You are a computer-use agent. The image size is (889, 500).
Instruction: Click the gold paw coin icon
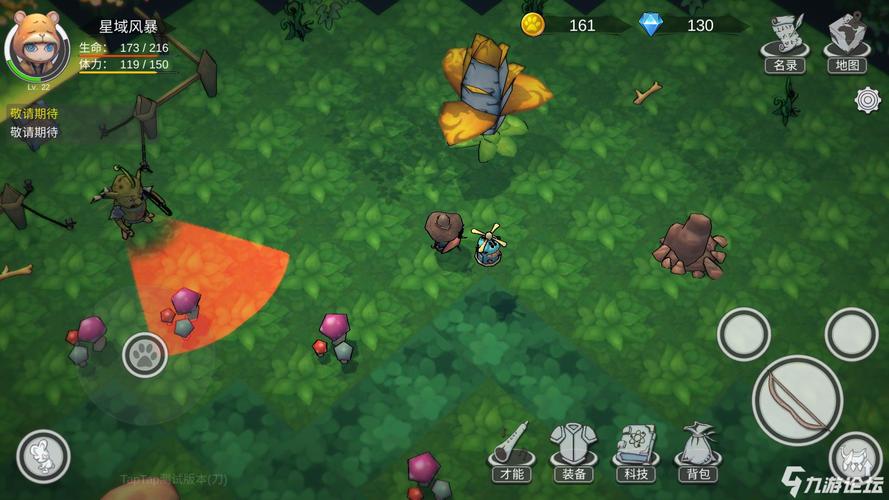(x=533, y=25)
